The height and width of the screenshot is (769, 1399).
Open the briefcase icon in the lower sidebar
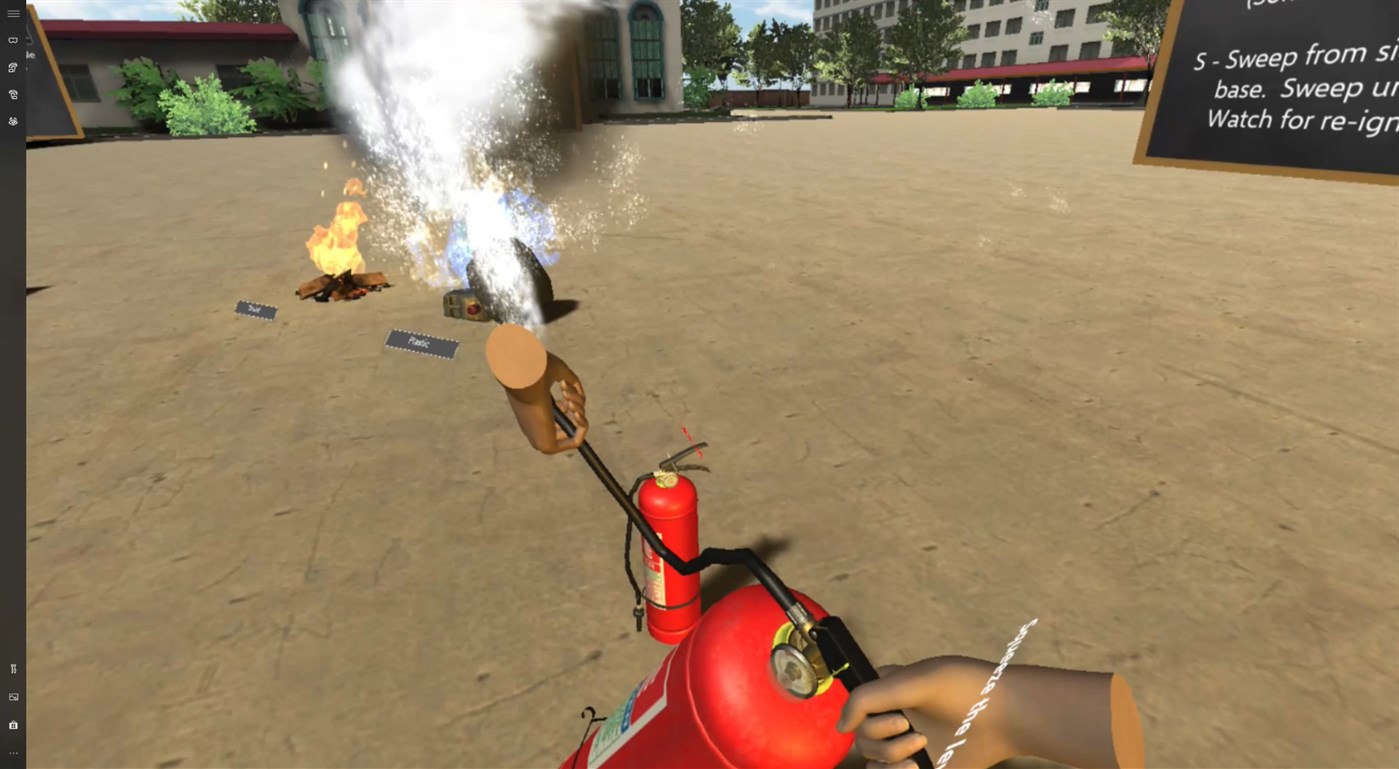click(x=13, y=725)
